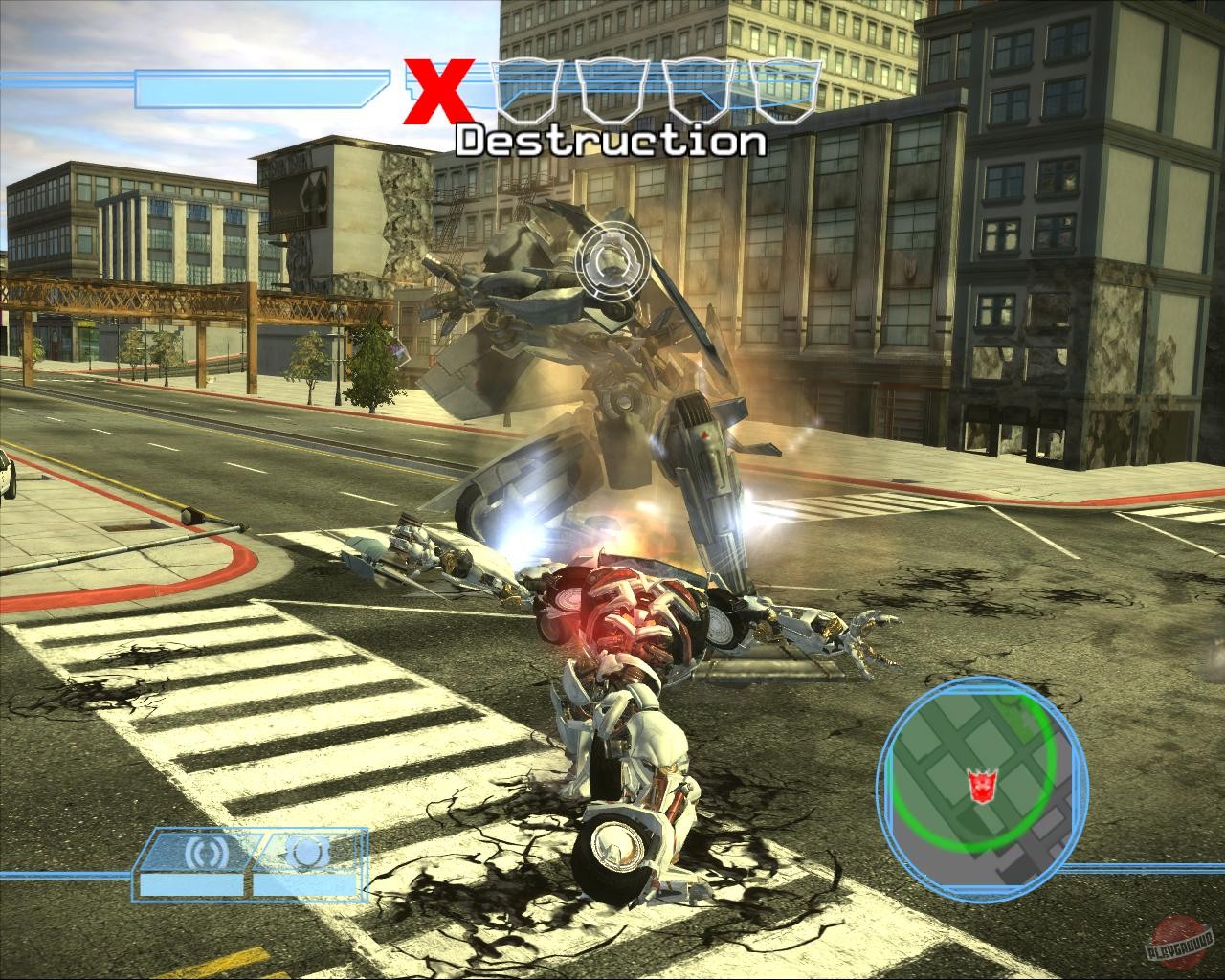
Task: Click the red X failure indicator
Action: point(441,91)
